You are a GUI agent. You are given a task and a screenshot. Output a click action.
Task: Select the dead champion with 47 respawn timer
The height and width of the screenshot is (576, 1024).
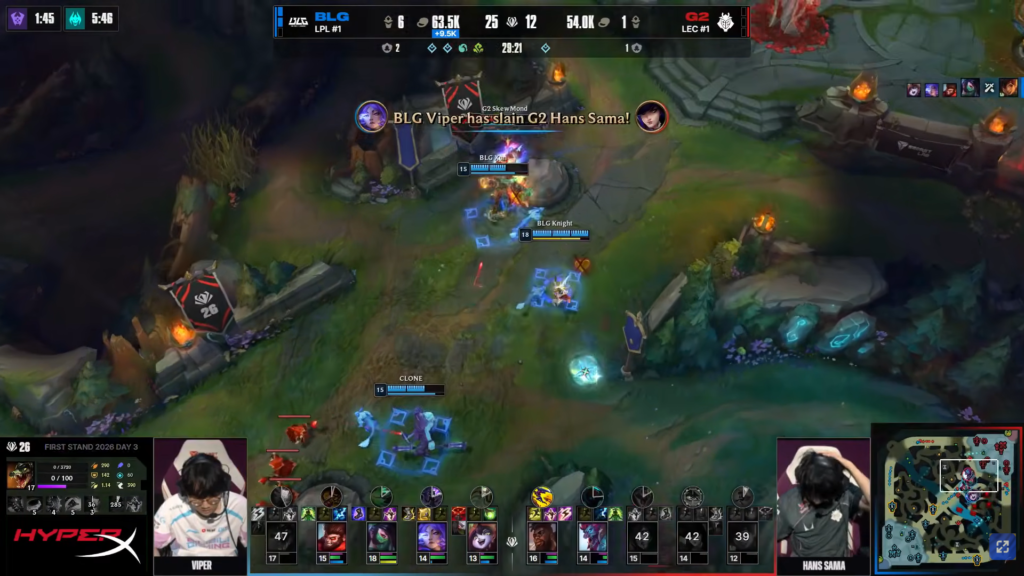[x=281, y=537]
